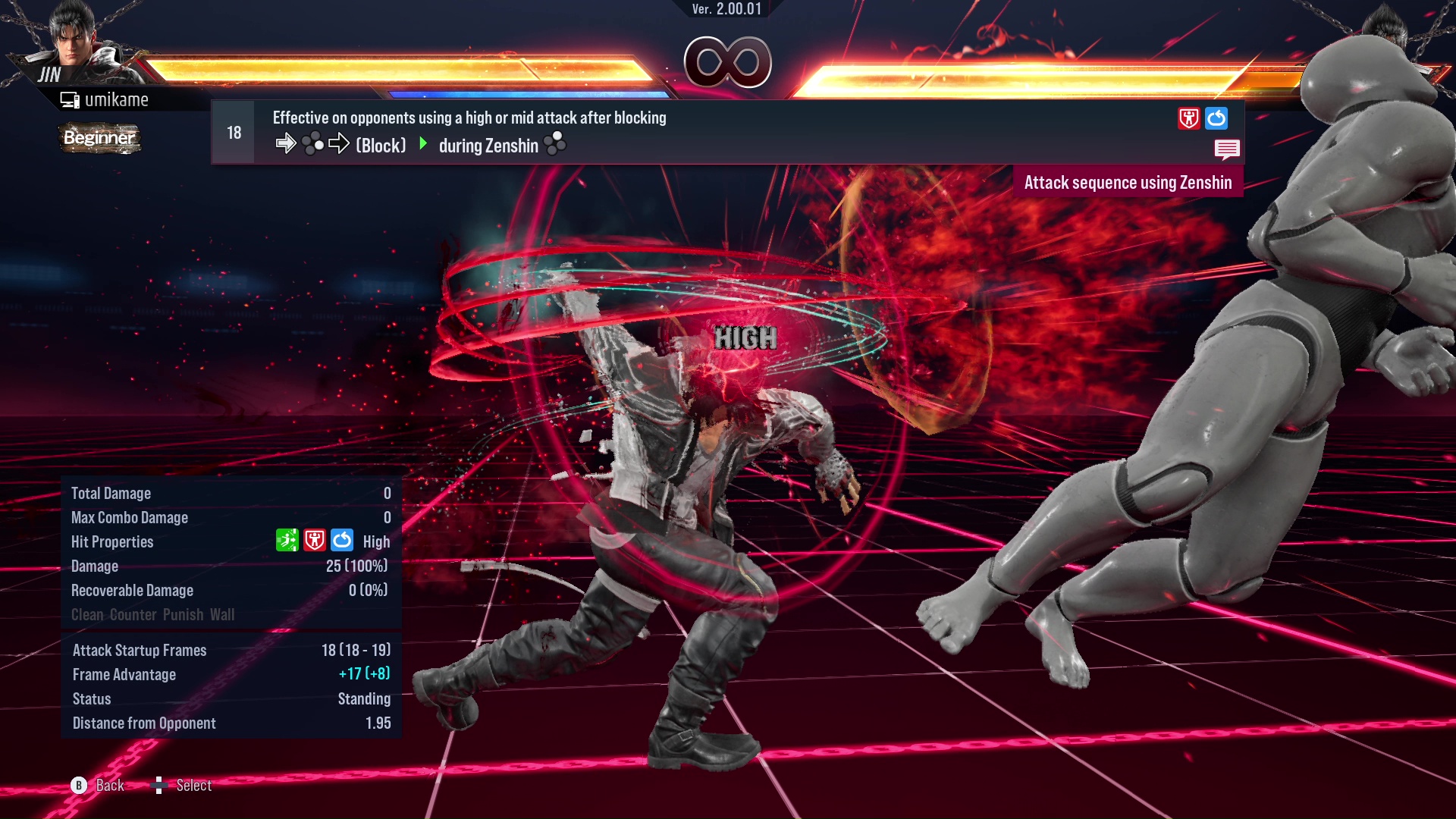This screenshot has height=819, width=1456.
Task: Select the (Block) label in the combo notation
Action: pyautogui.click(x=381, y=146)
